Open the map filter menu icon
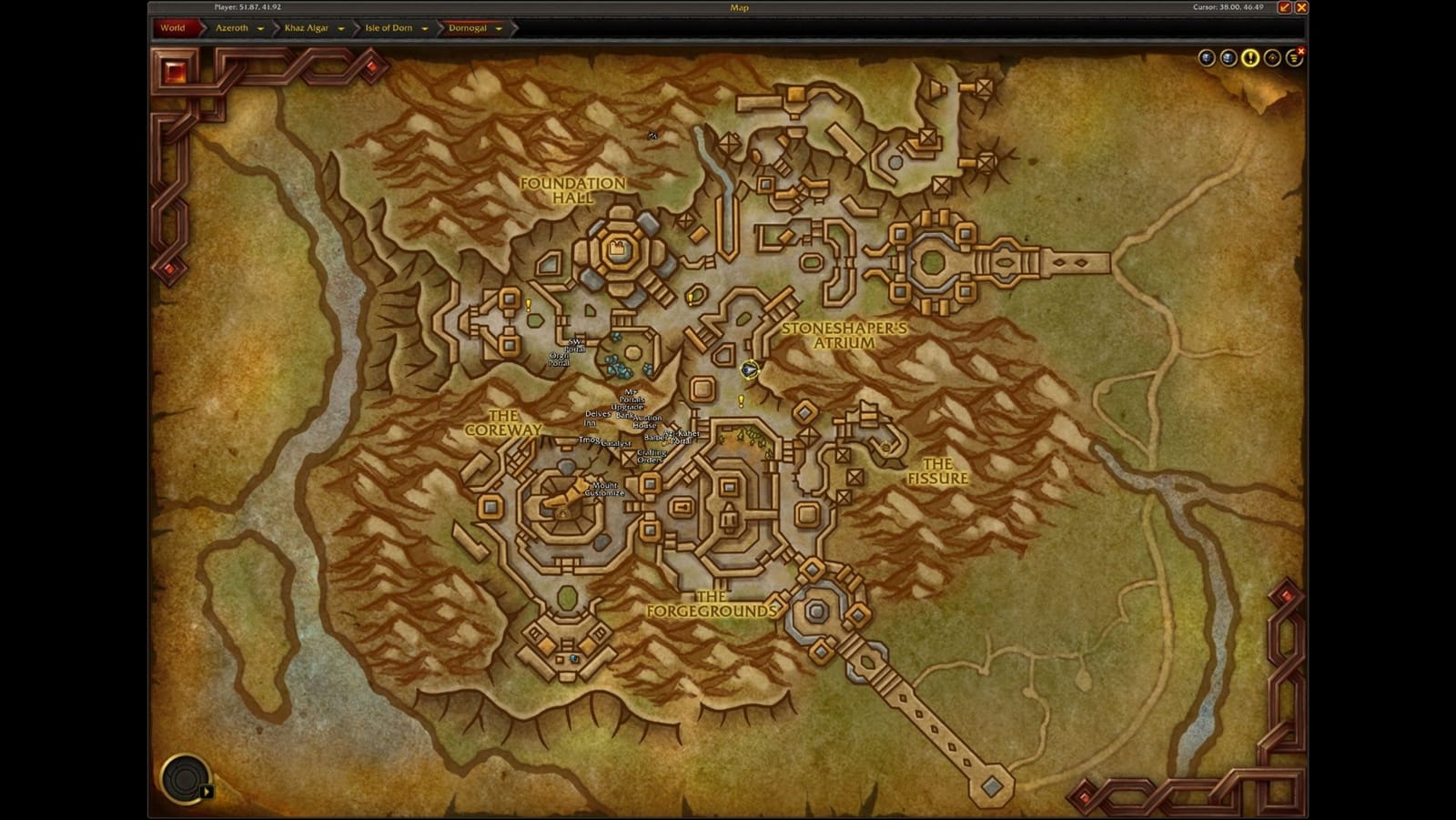This screenshot has height=820, width=1456. coord(1293,56)
